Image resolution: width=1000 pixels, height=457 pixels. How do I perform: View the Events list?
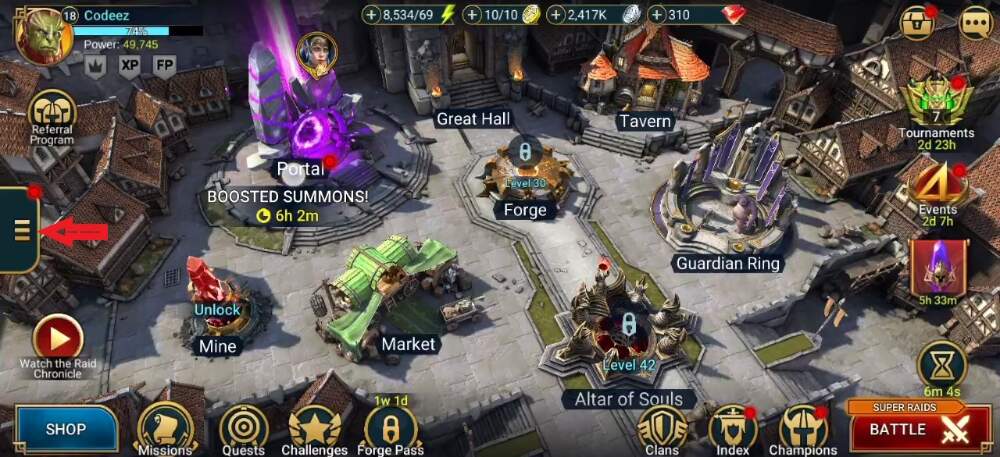pos(936,182)
